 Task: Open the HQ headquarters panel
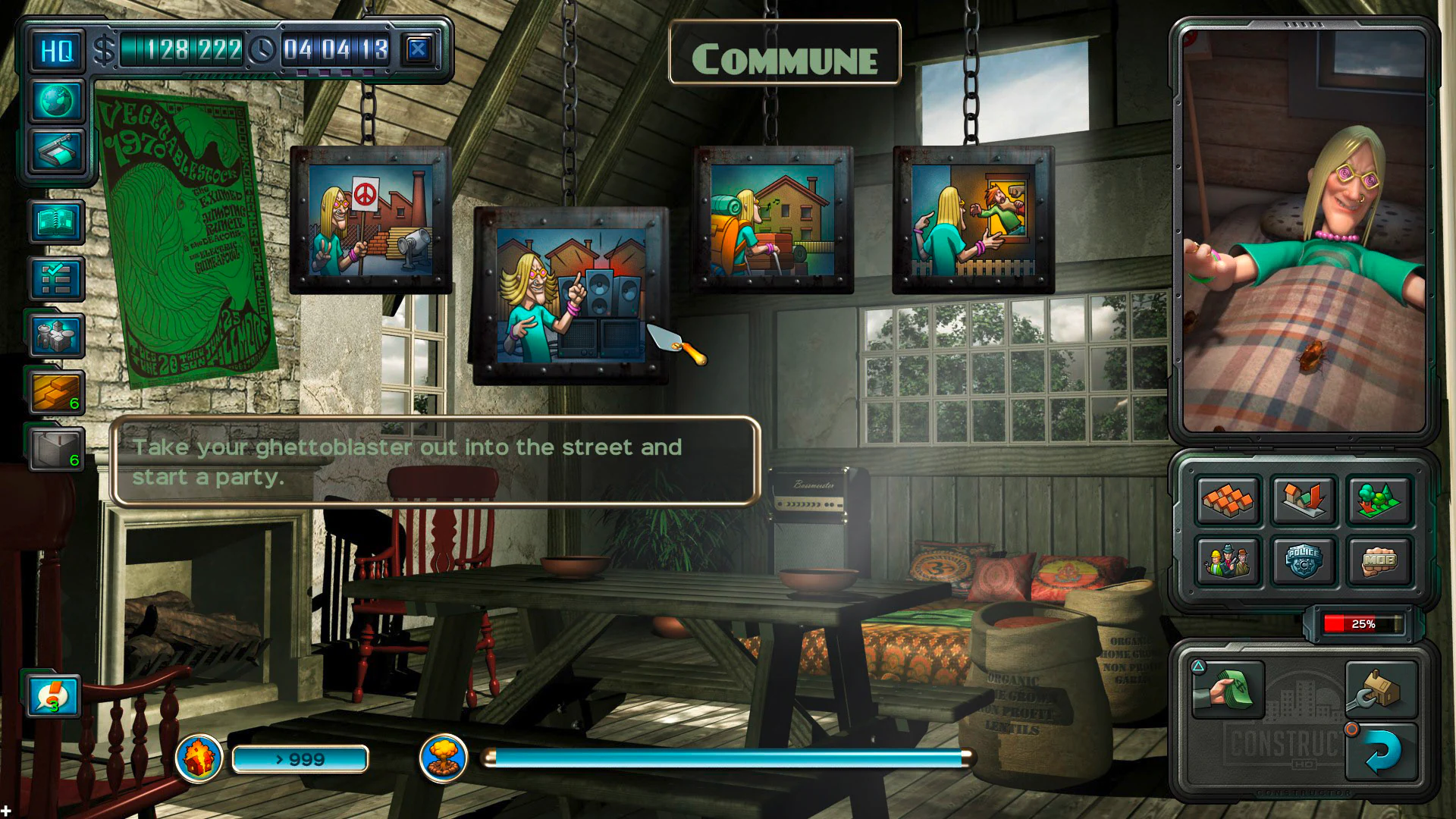pyautogui.click(x=55, y=50)
